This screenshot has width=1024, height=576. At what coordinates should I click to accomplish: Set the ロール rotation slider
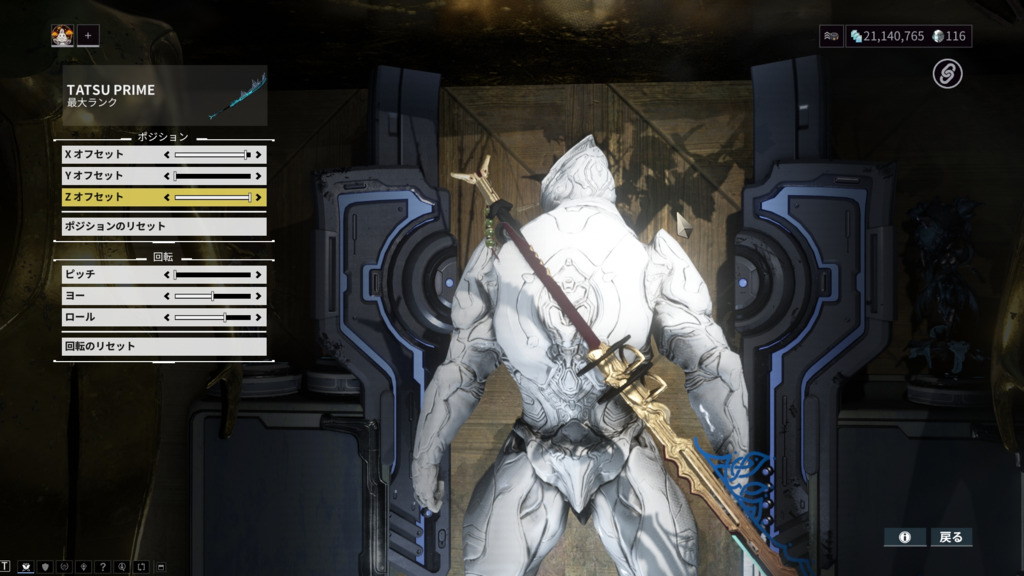pos(212,317)
